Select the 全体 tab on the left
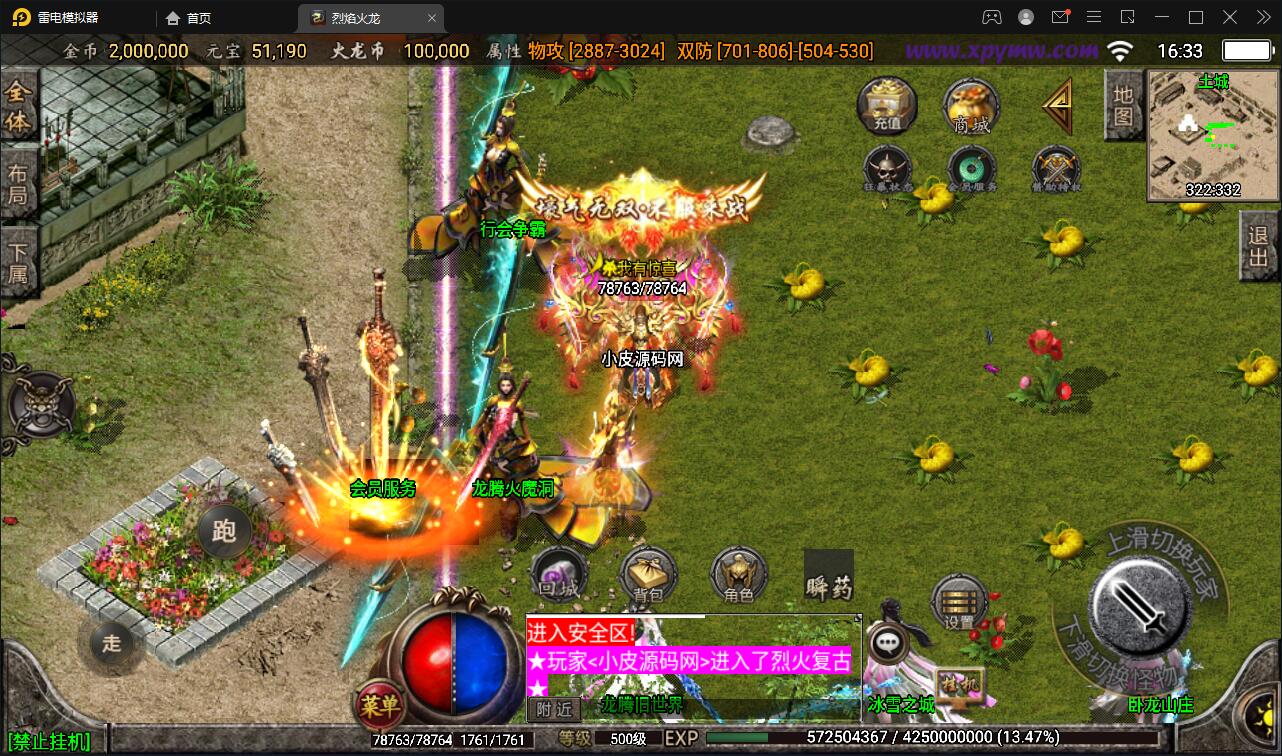Viewport: 1282px width, 756px height. tap(18, 107)
